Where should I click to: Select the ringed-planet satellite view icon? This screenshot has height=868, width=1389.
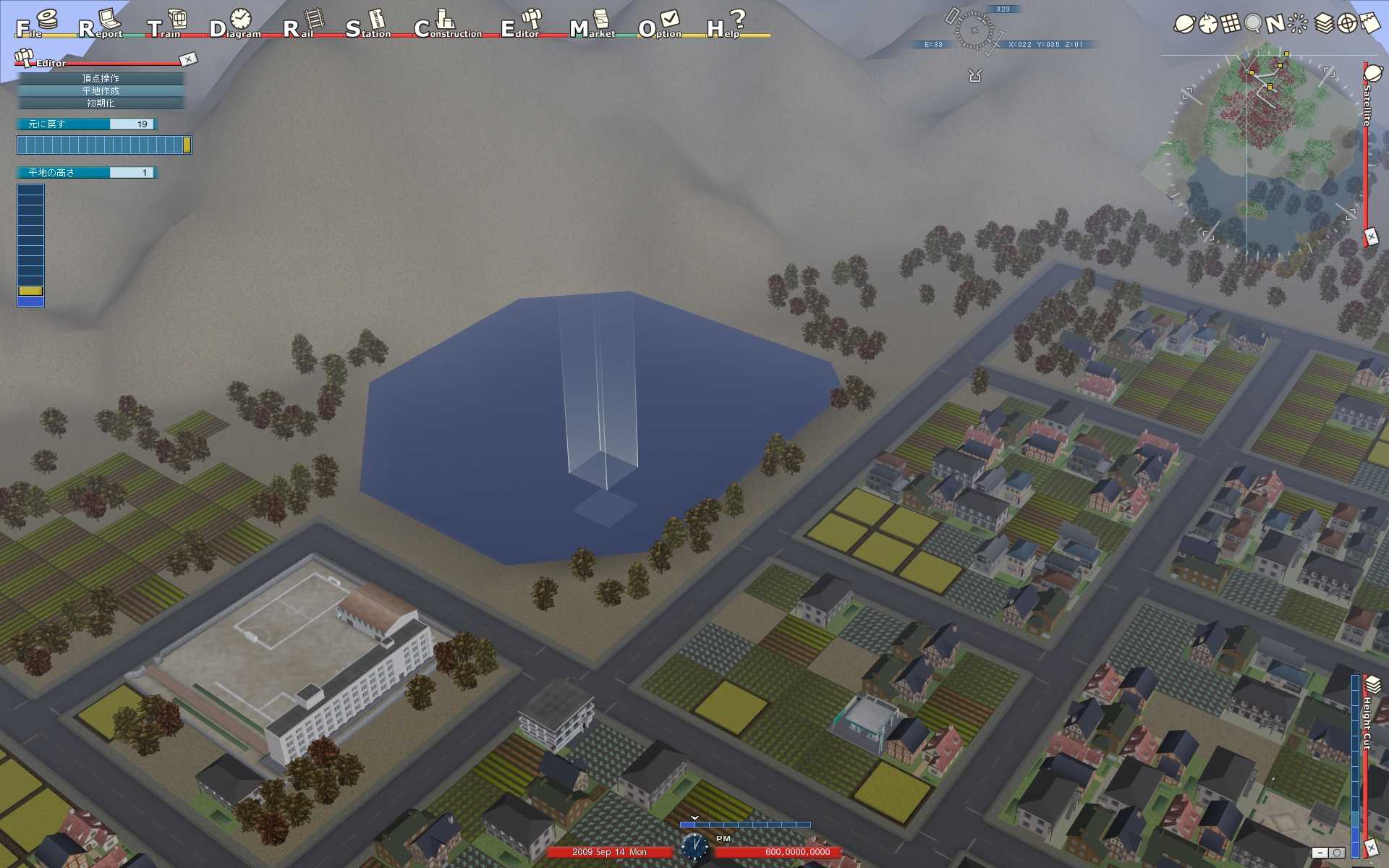point(1185,23)
